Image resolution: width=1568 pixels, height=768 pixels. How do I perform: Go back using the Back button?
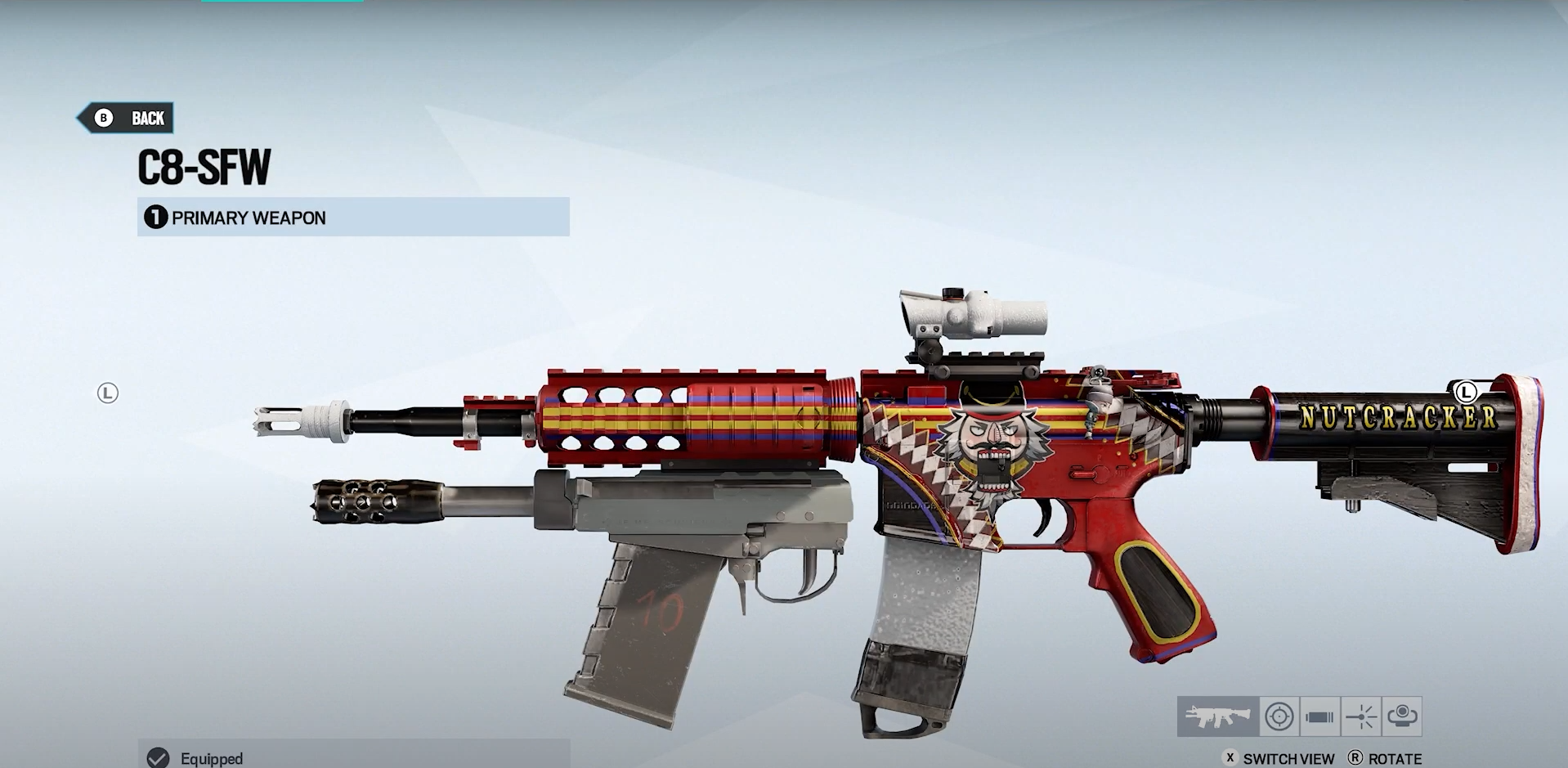pyautogui.click(x=127, y=119)
